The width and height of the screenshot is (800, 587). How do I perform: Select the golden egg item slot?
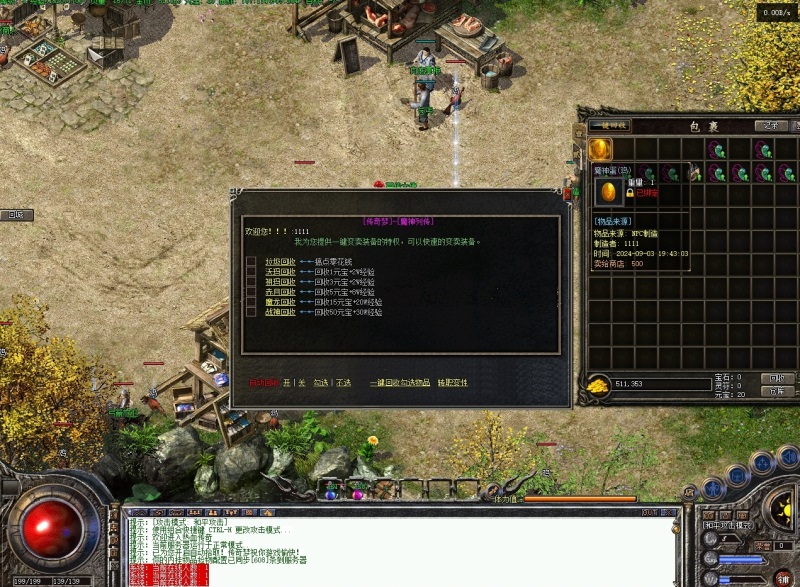click(x=599, y=149)
